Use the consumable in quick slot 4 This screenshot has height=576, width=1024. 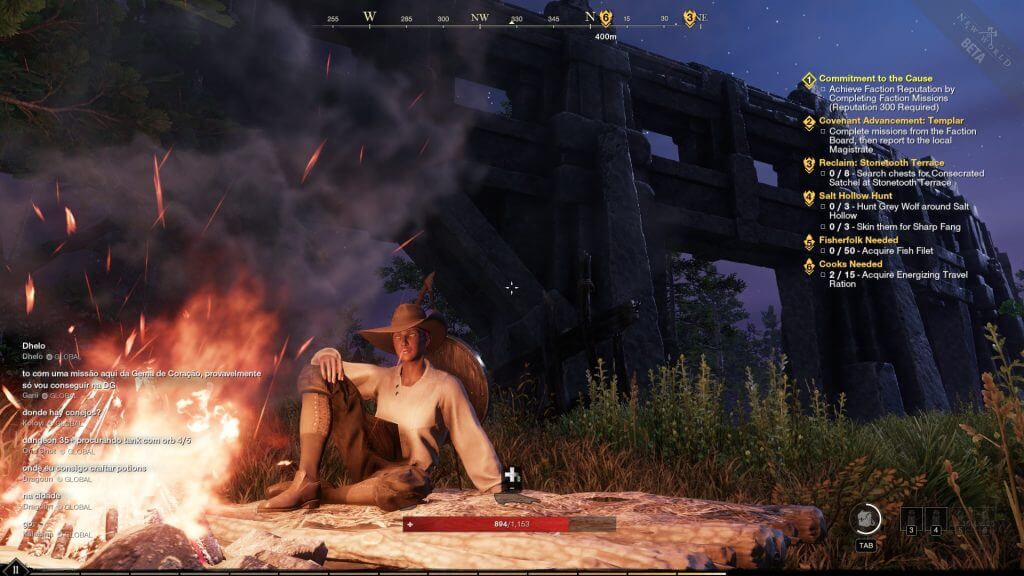936,518
